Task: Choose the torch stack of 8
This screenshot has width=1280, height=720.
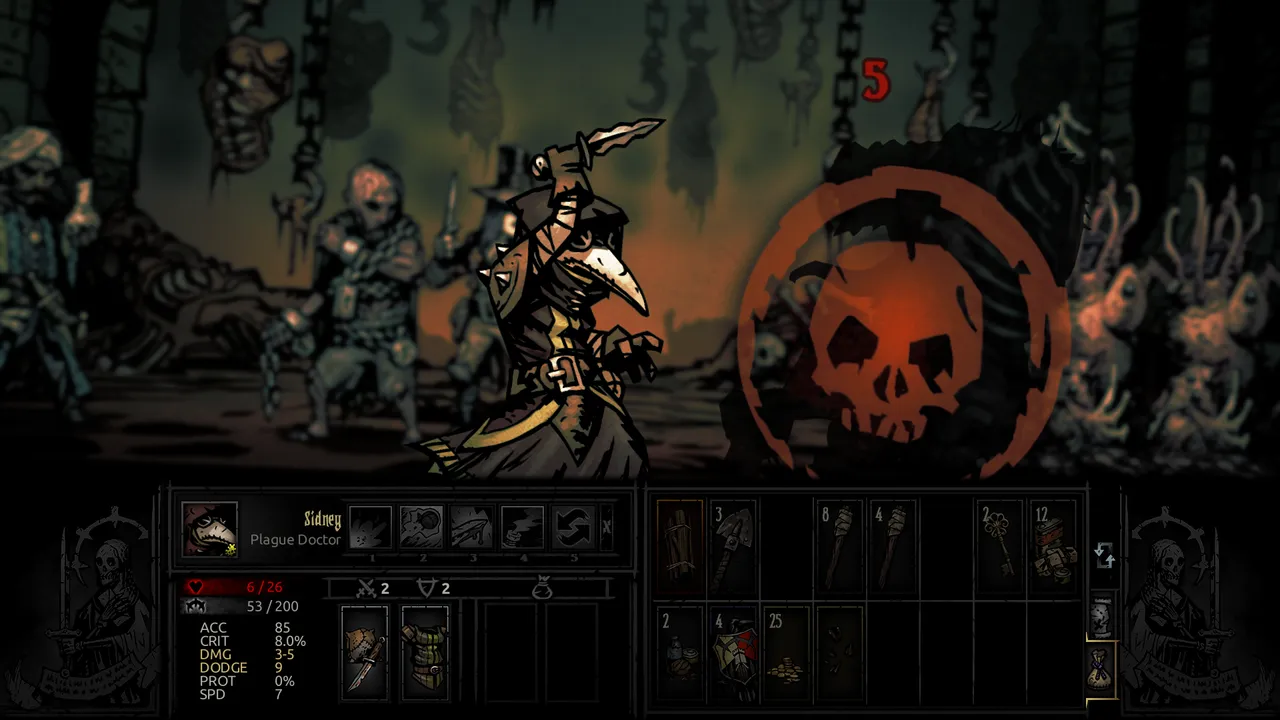Action: [x=840, y=546]
